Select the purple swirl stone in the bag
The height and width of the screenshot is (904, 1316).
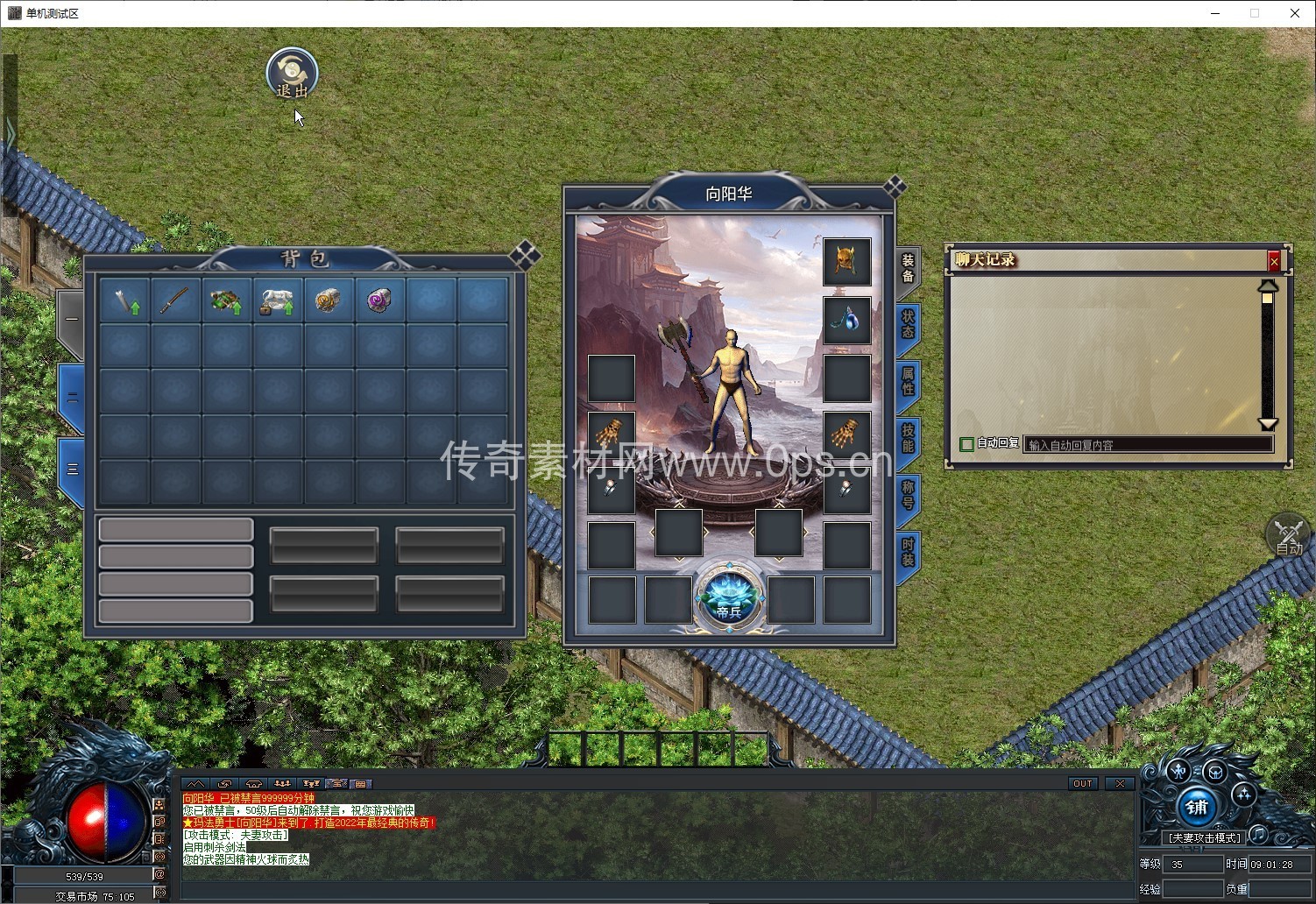[x=379, y=300]
